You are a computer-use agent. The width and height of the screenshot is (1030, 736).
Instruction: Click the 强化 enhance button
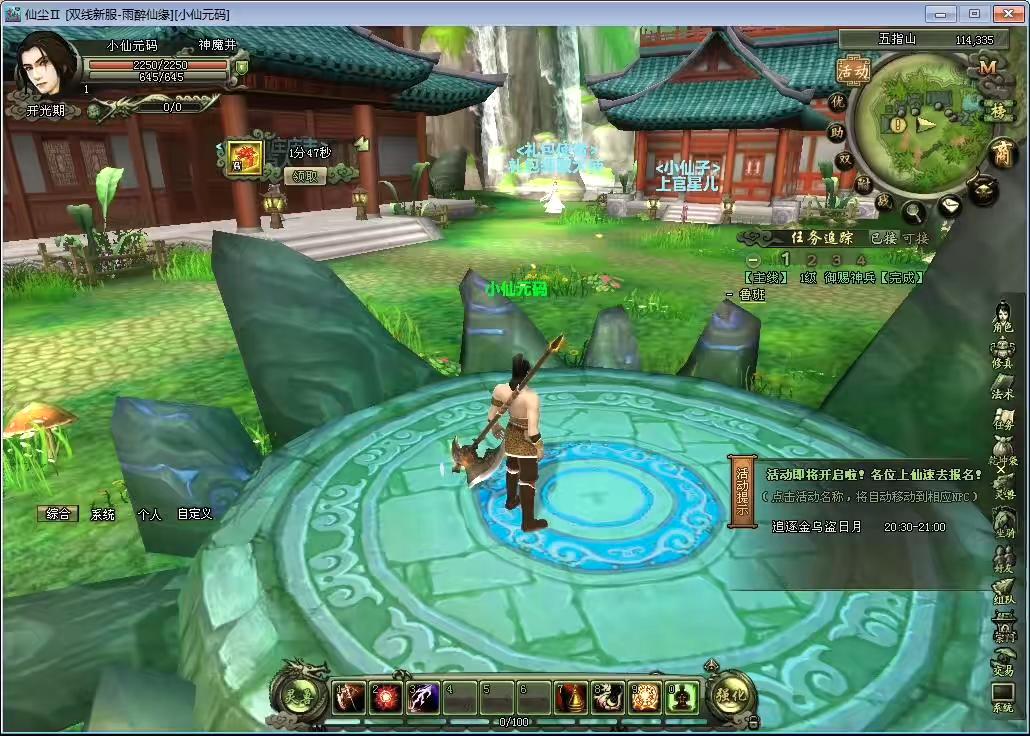point(731,695)
